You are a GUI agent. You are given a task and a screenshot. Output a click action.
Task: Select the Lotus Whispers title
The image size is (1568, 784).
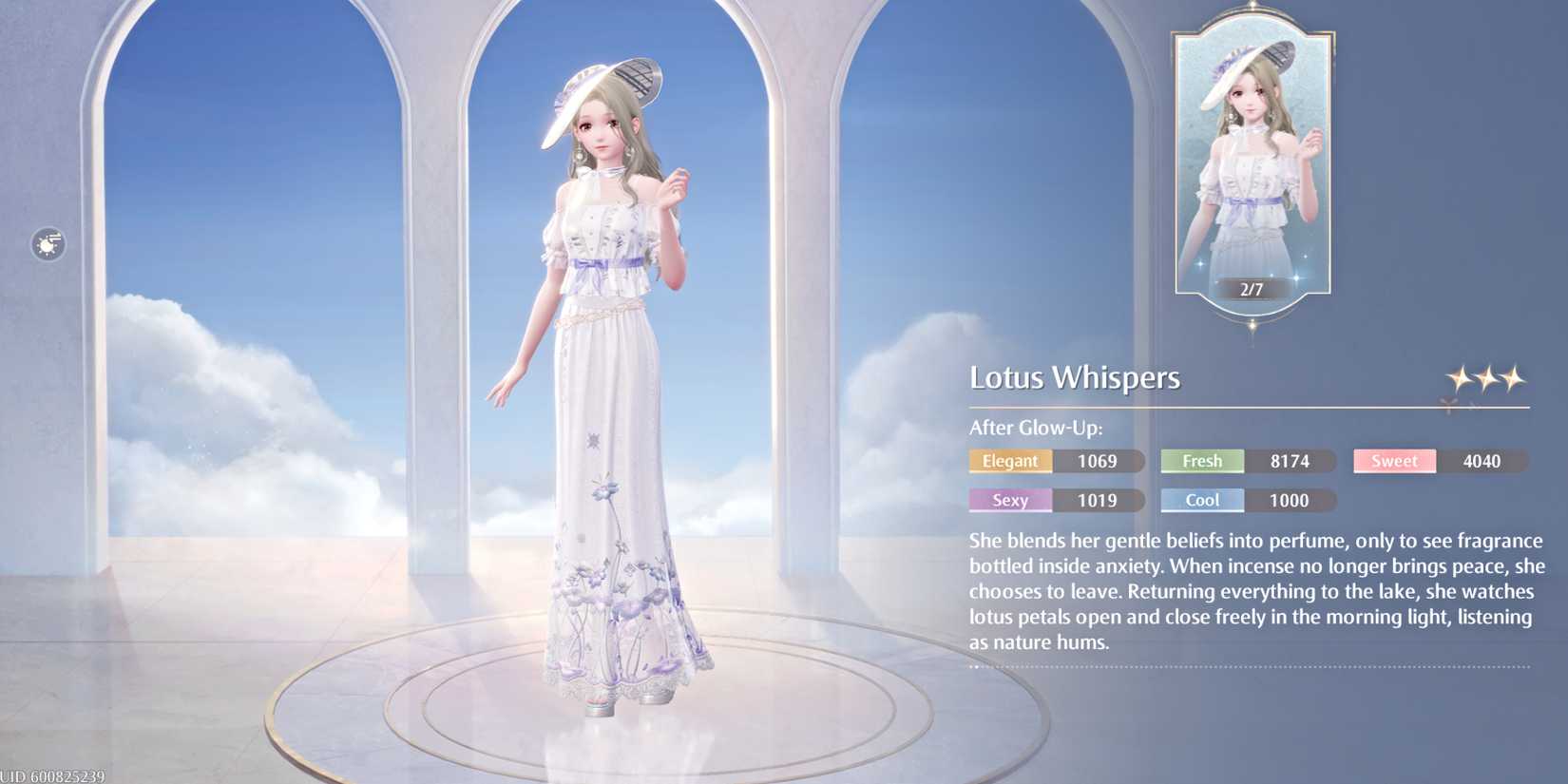[1075, 377]
